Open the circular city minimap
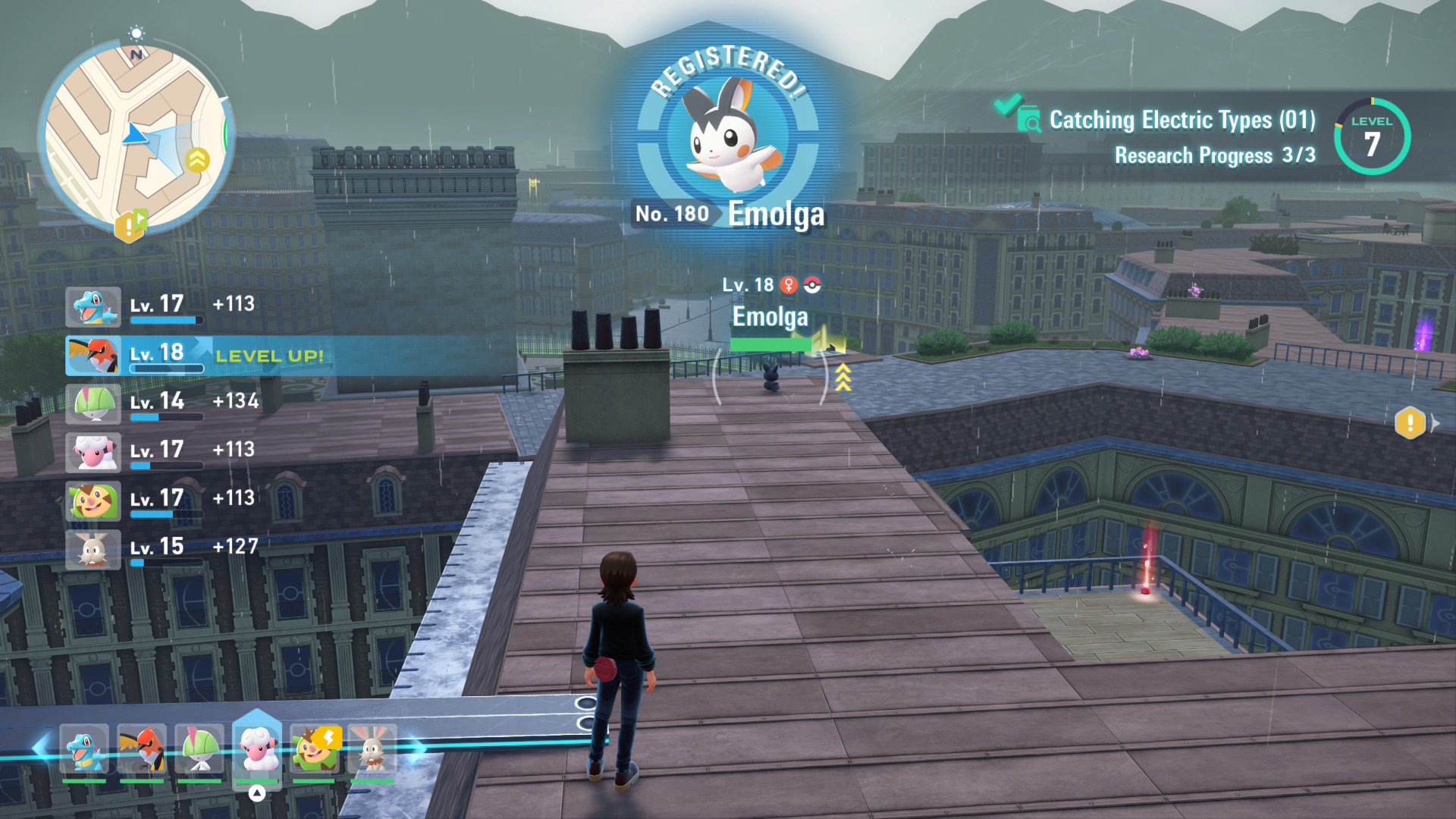 (135, 136)
